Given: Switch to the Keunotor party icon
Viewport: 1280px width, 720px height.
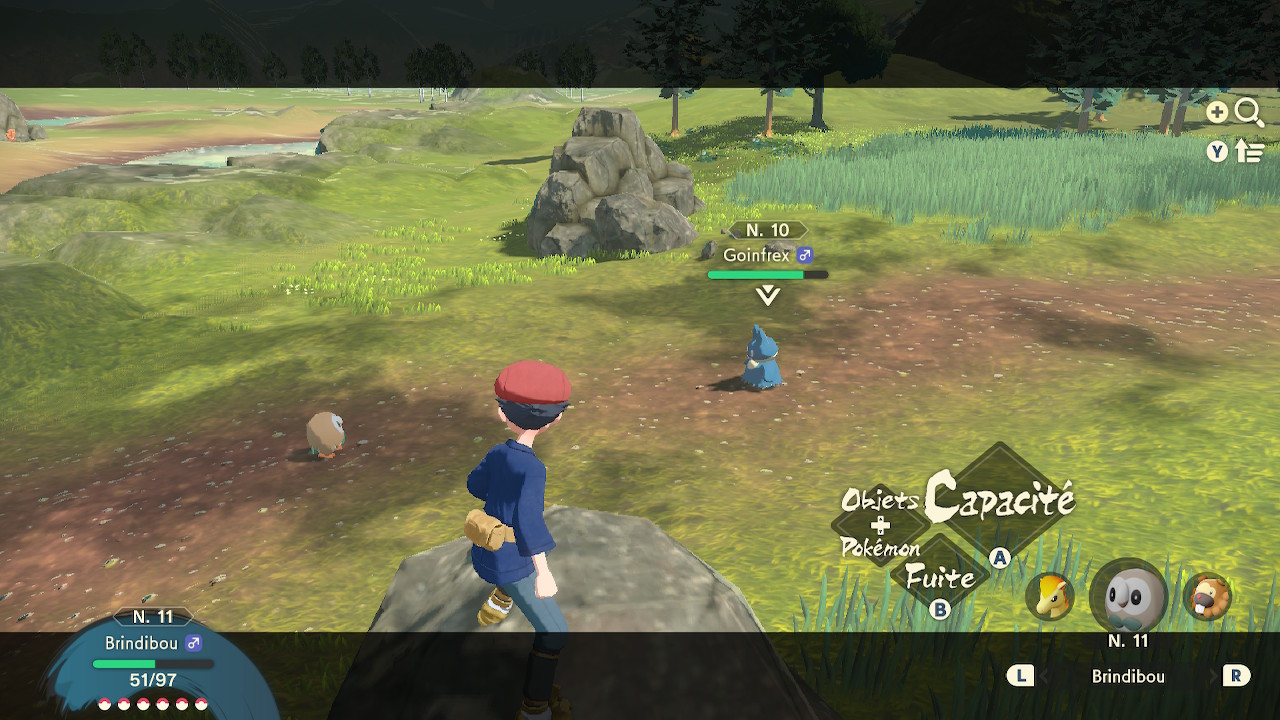Looking at the screenshot, I should coord(1207,597).
